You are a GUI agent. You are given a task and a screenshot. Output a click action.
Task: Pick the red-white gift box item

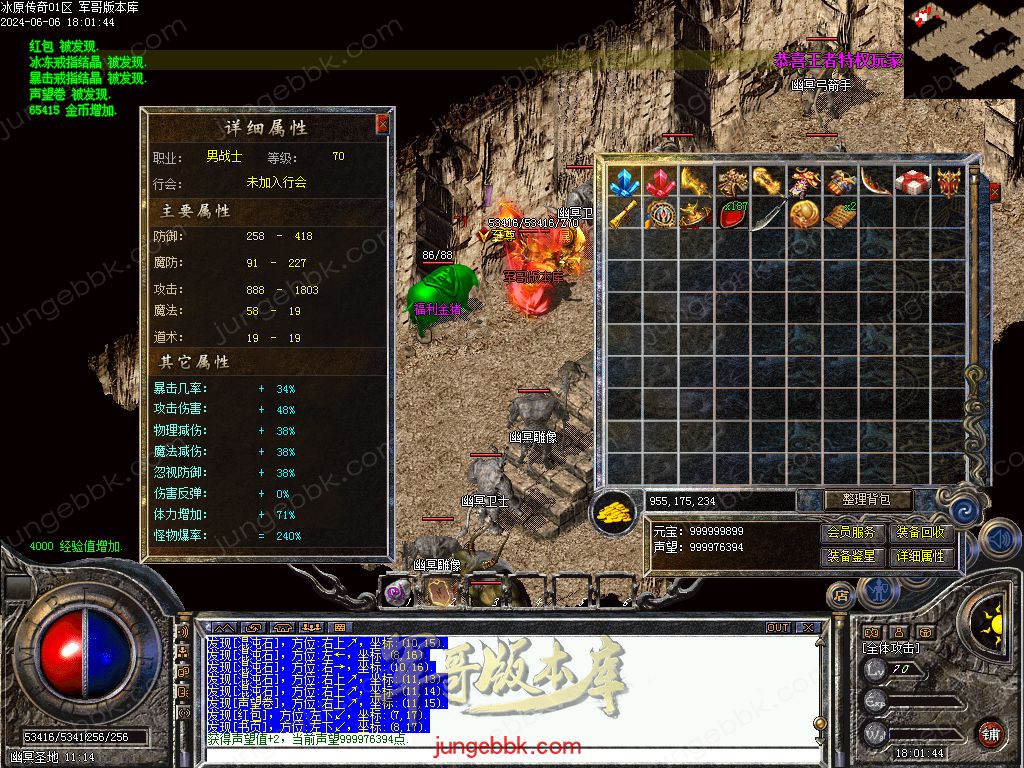click(912, 182)
